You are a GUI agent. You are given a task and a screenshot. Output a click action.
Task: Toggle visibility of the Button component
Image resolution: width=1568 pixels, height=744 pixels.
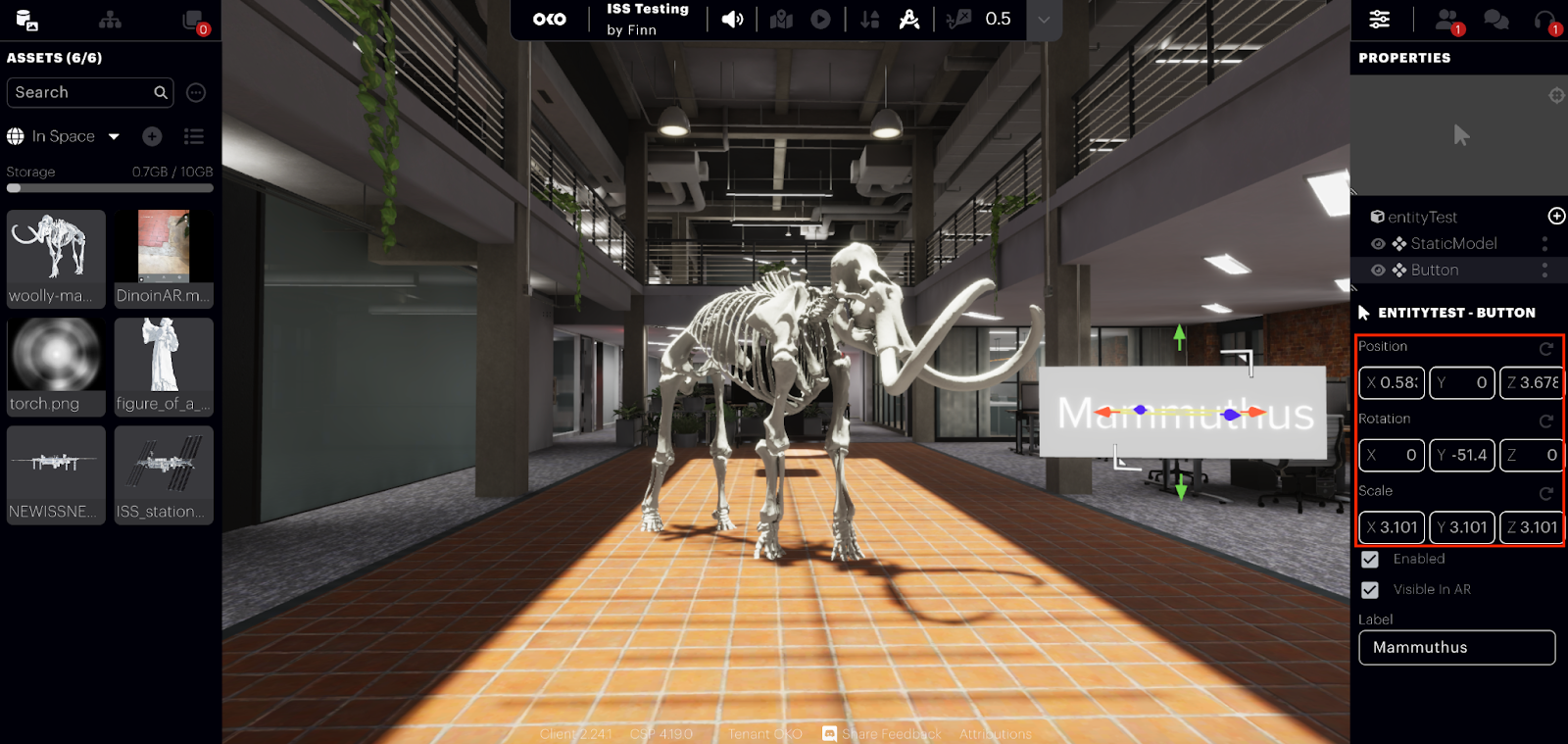pyautogui.click(x=1378, y=270)
